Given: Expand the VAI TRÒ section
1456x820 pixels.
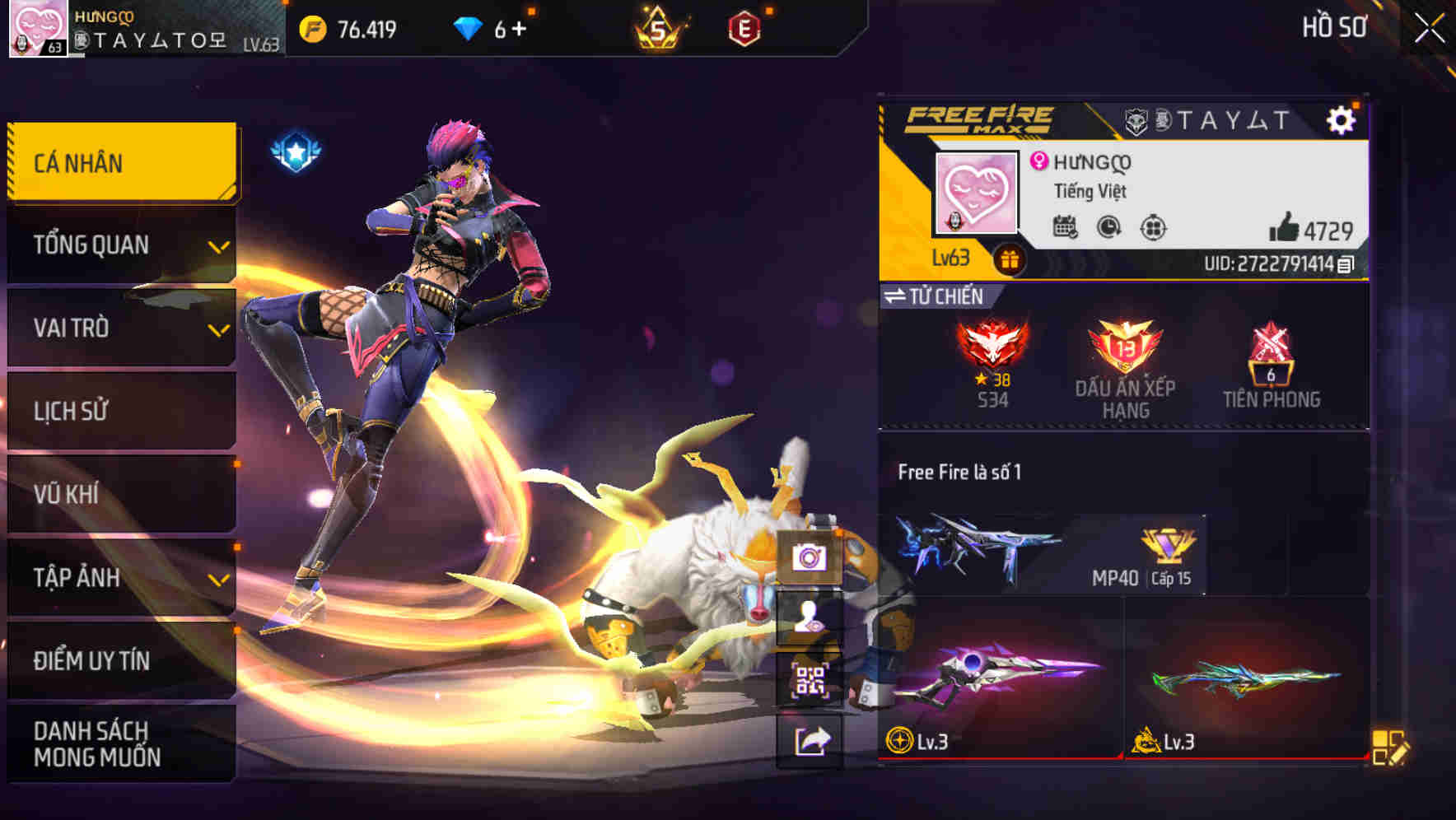Looking at the screenshot, I should tap(121, 328).
